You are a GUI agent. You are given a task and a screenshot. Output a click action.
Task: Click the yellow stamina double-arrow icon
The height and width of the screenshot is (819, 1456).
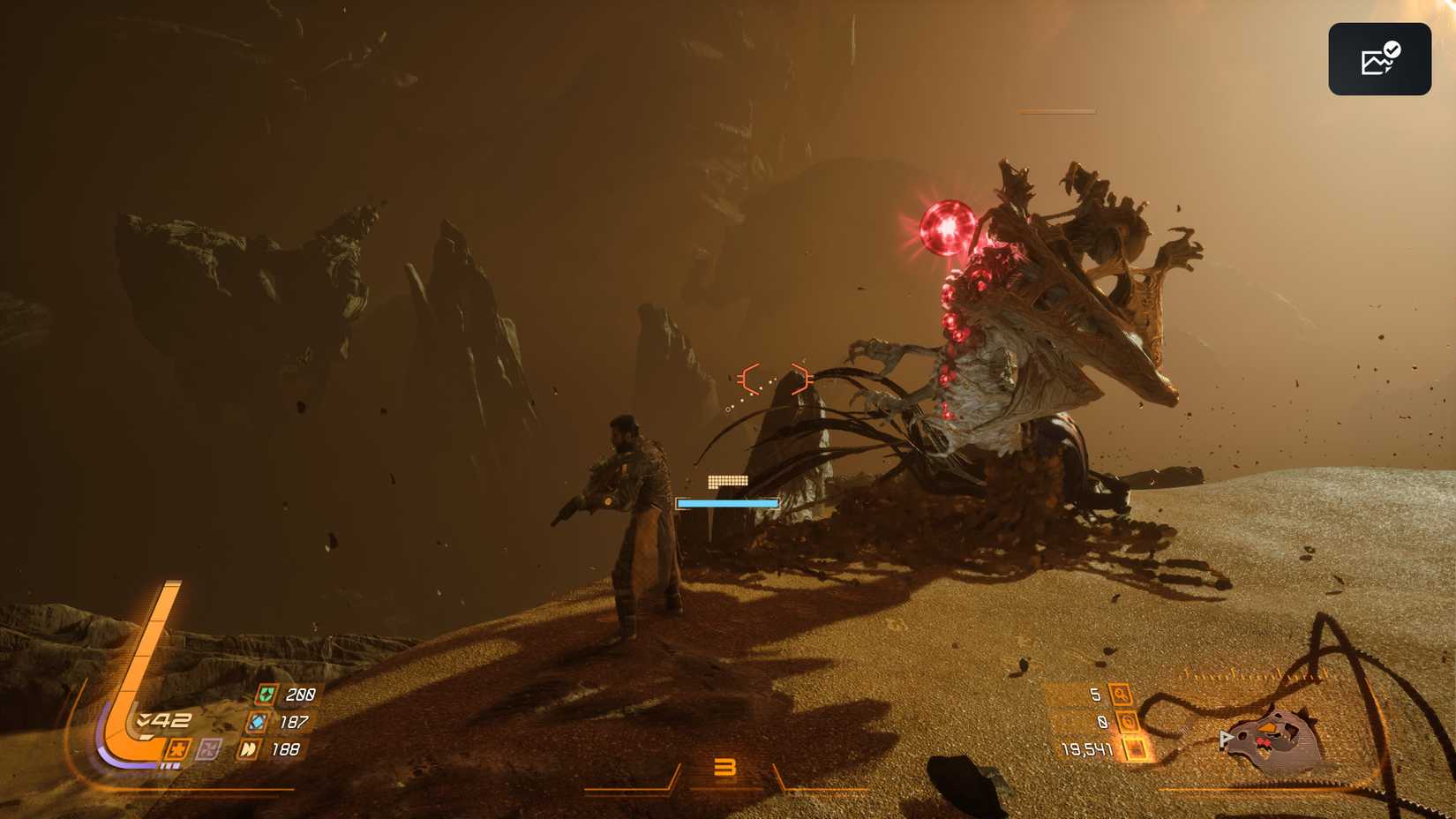point(250,749)
